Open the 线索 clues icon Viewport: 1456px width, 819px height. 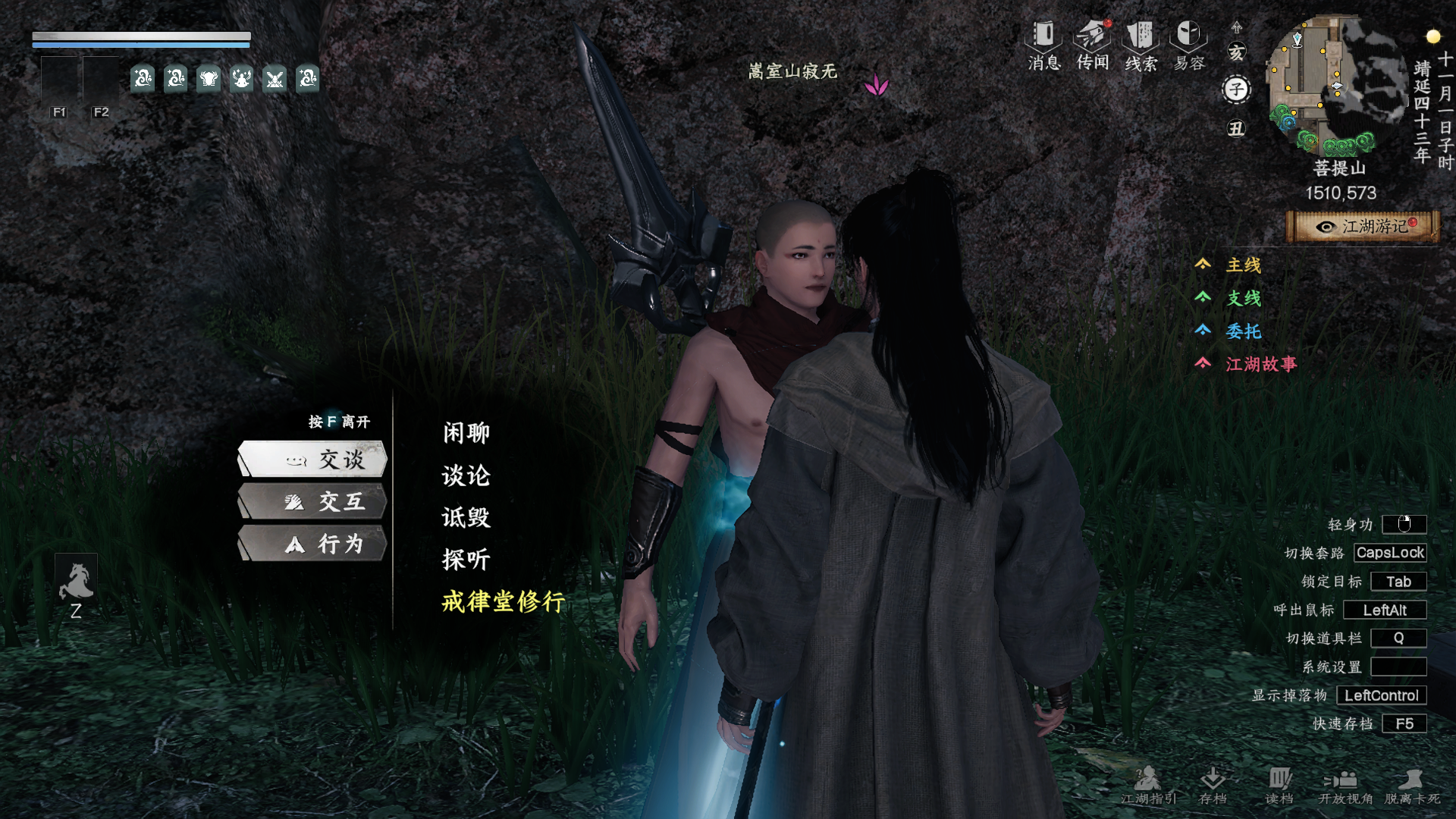click(x=1141, y=45)
